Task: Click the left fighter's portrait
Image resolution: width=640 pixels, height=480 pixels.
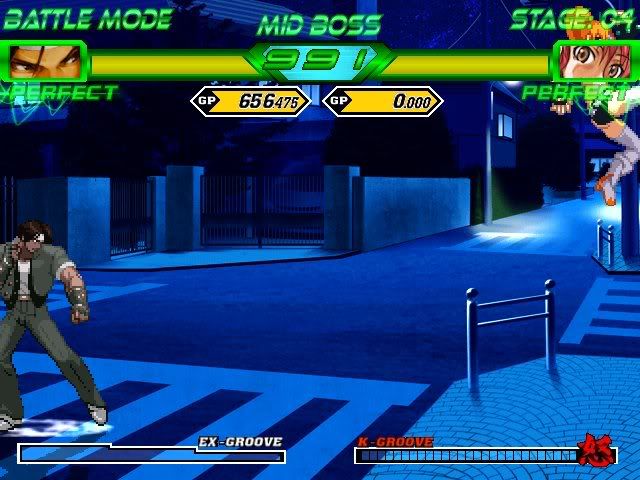Action: 45,62
